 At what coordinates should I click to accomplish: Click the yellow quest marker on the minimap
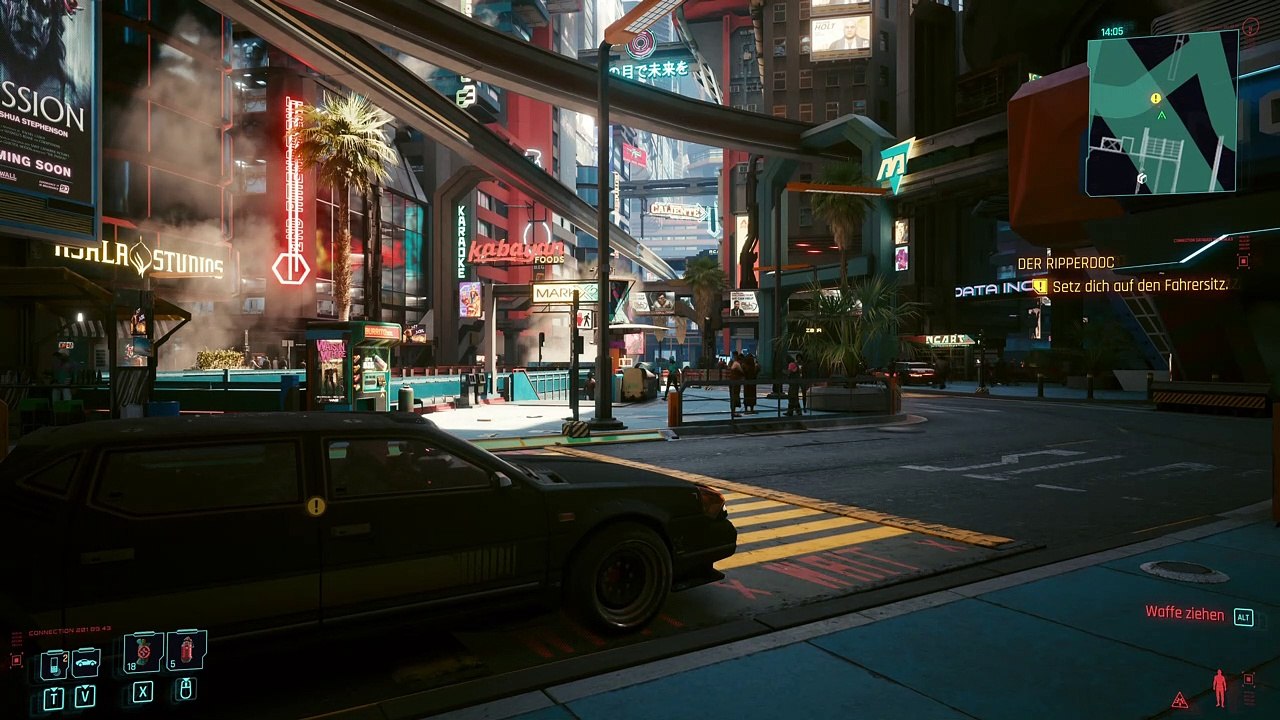click(x=1156, y=98)
